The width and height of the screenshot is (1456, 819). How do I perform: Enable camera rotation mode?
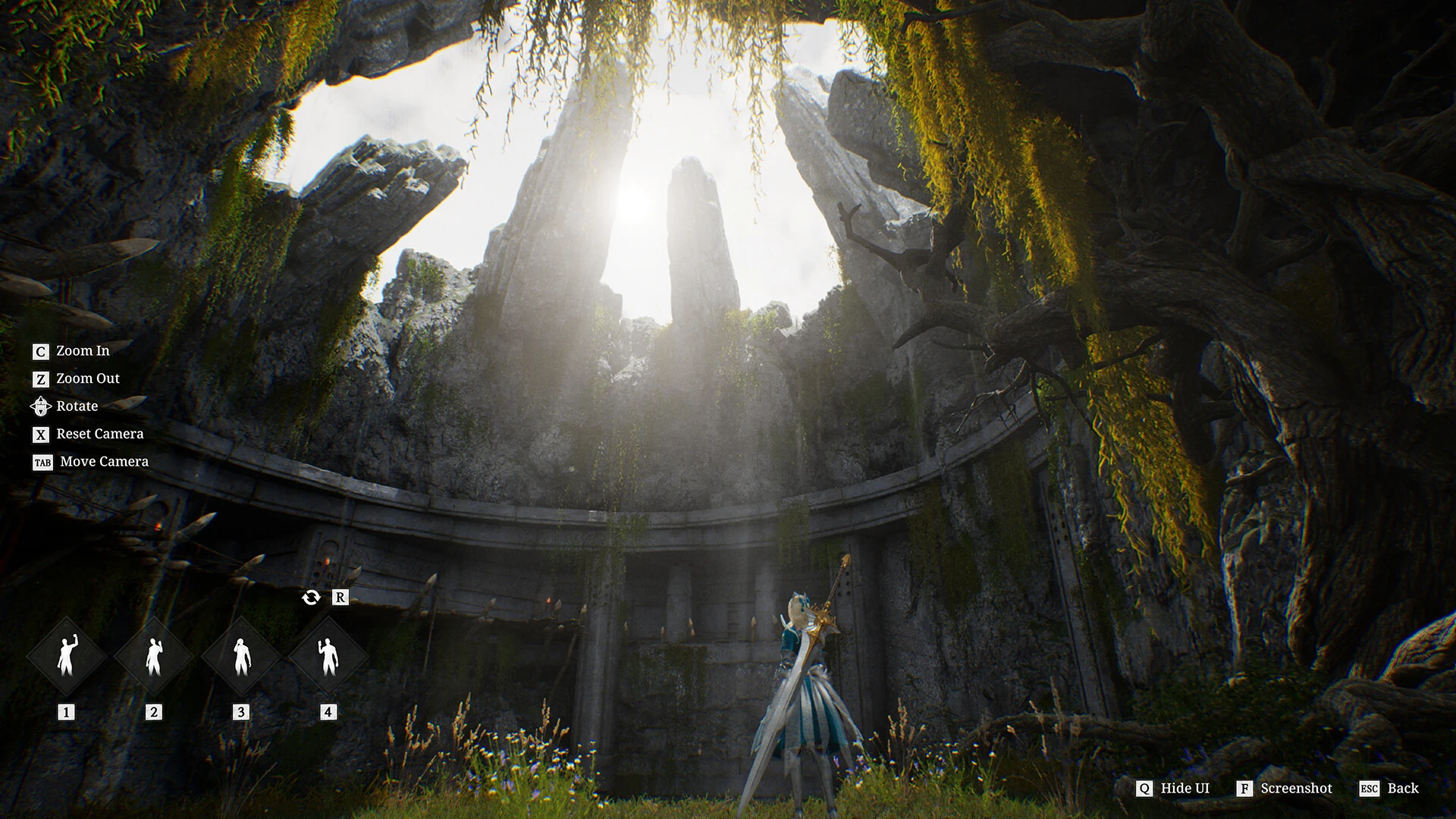click(x=77, y=406)
